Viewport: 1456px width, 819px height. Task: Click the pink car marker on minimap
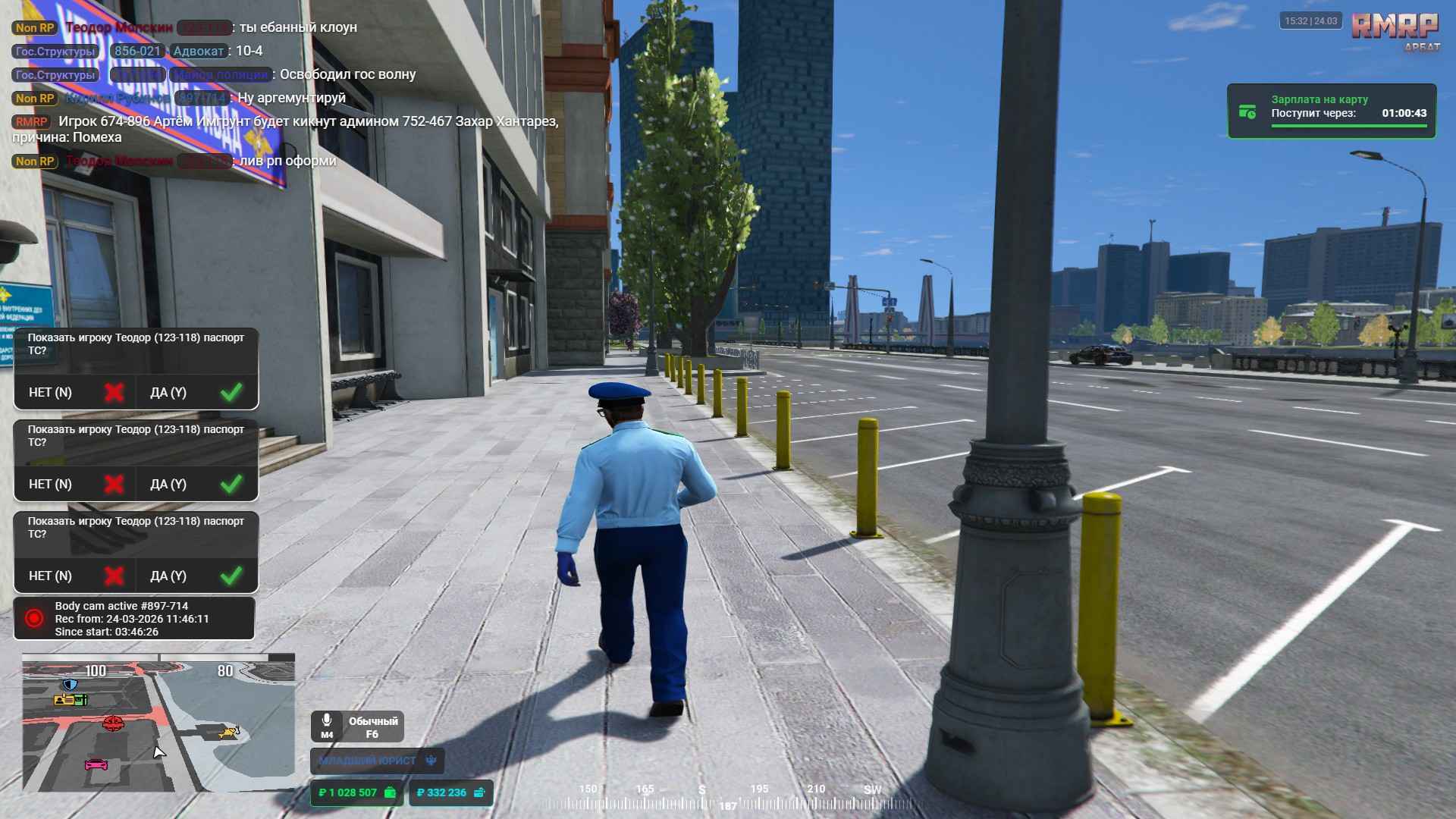(96, 764)
